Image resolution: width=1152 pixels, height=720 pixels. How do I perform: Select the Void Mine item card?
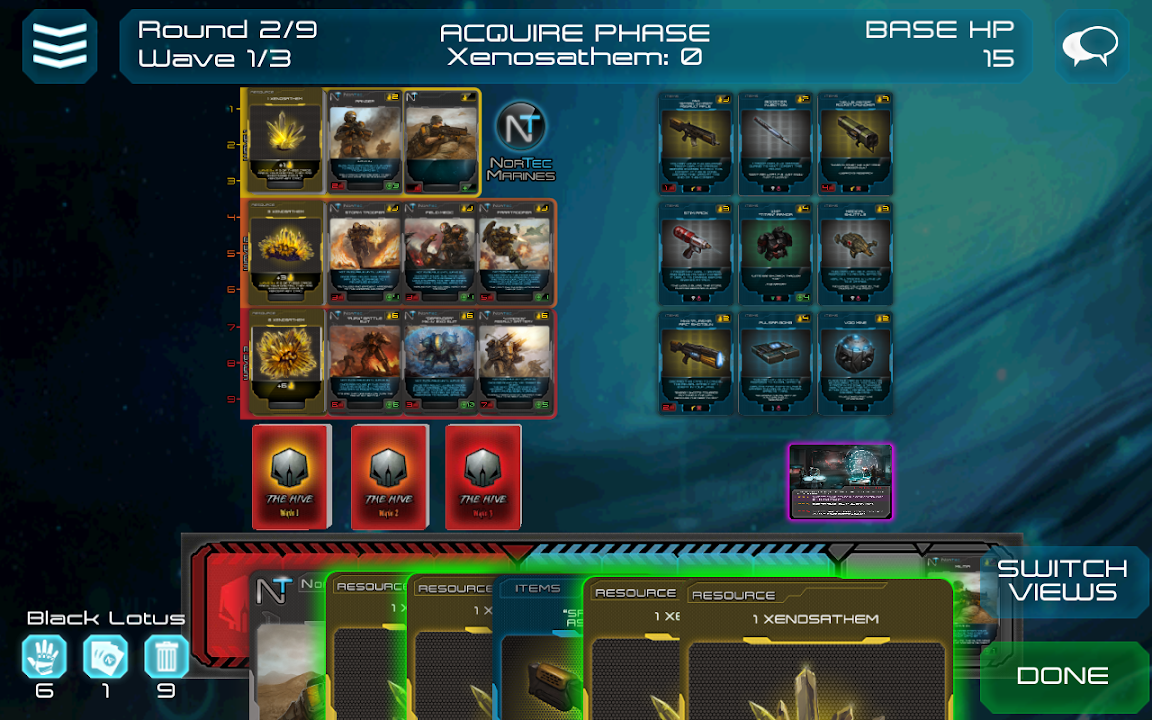[856, 363]
